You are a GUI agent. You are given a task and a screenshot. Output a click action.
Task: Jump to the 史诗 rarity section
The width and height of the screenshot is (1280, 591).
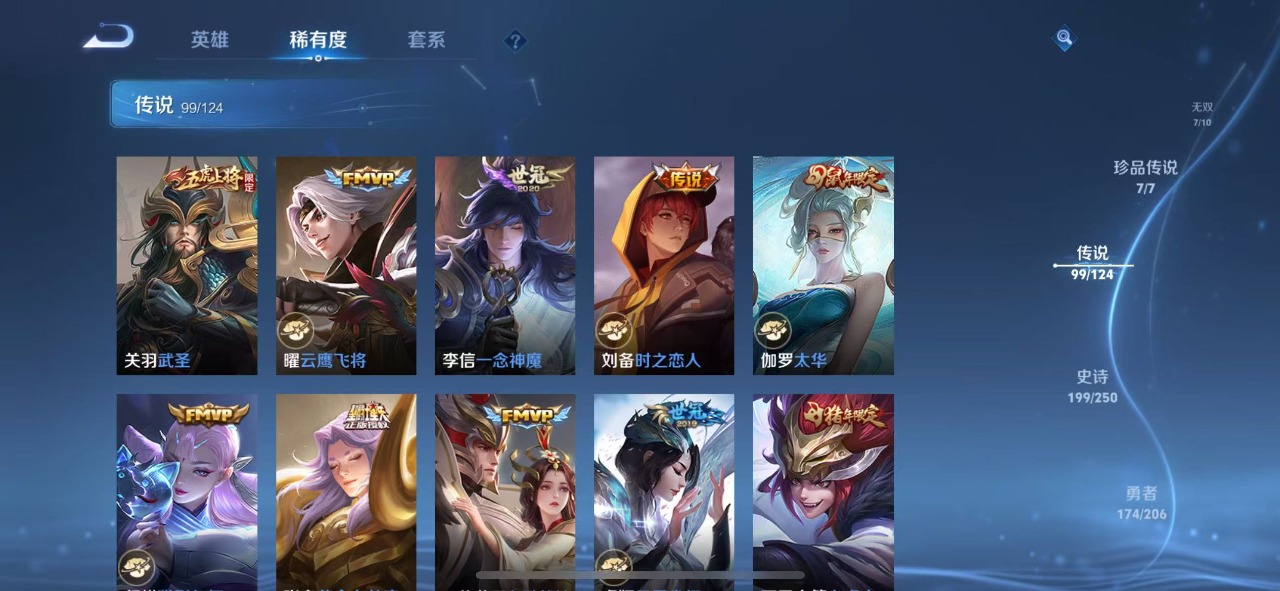[1092, 386]
